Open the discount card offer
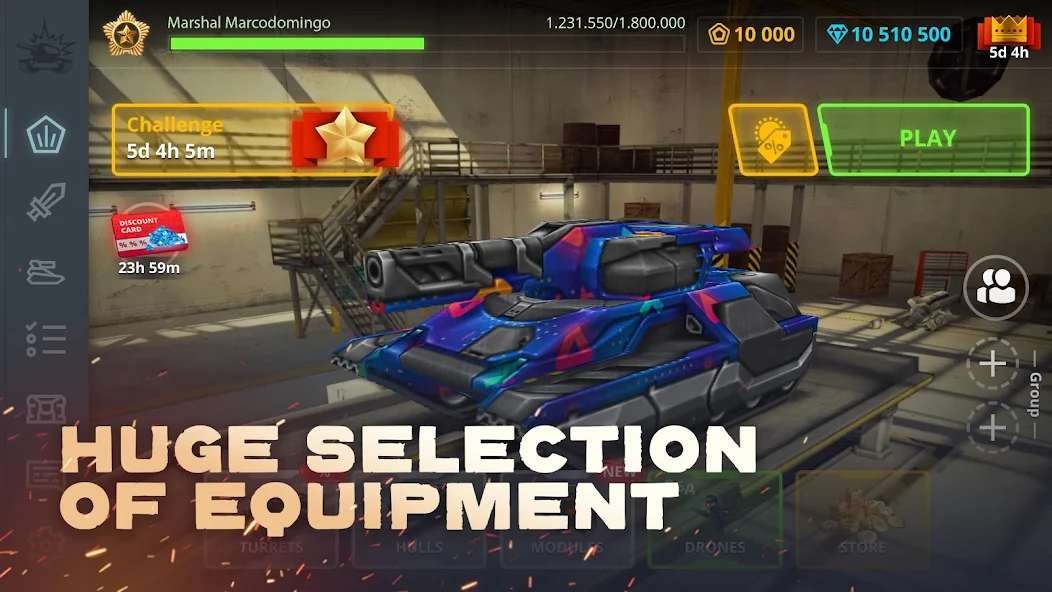Screen dimensions: 1052x592 (148, 236)
